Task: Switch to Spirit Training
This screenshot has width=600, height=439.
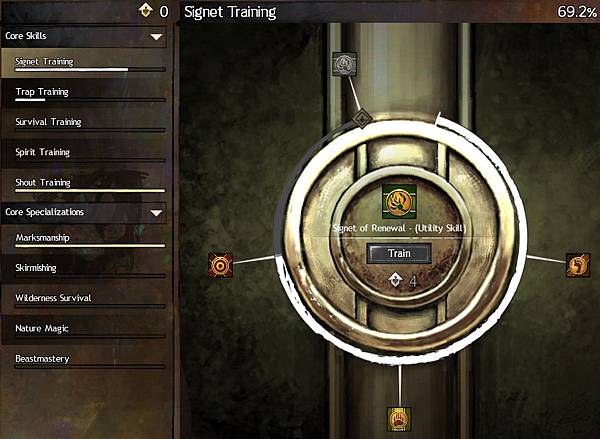Action: pos(42,152)
